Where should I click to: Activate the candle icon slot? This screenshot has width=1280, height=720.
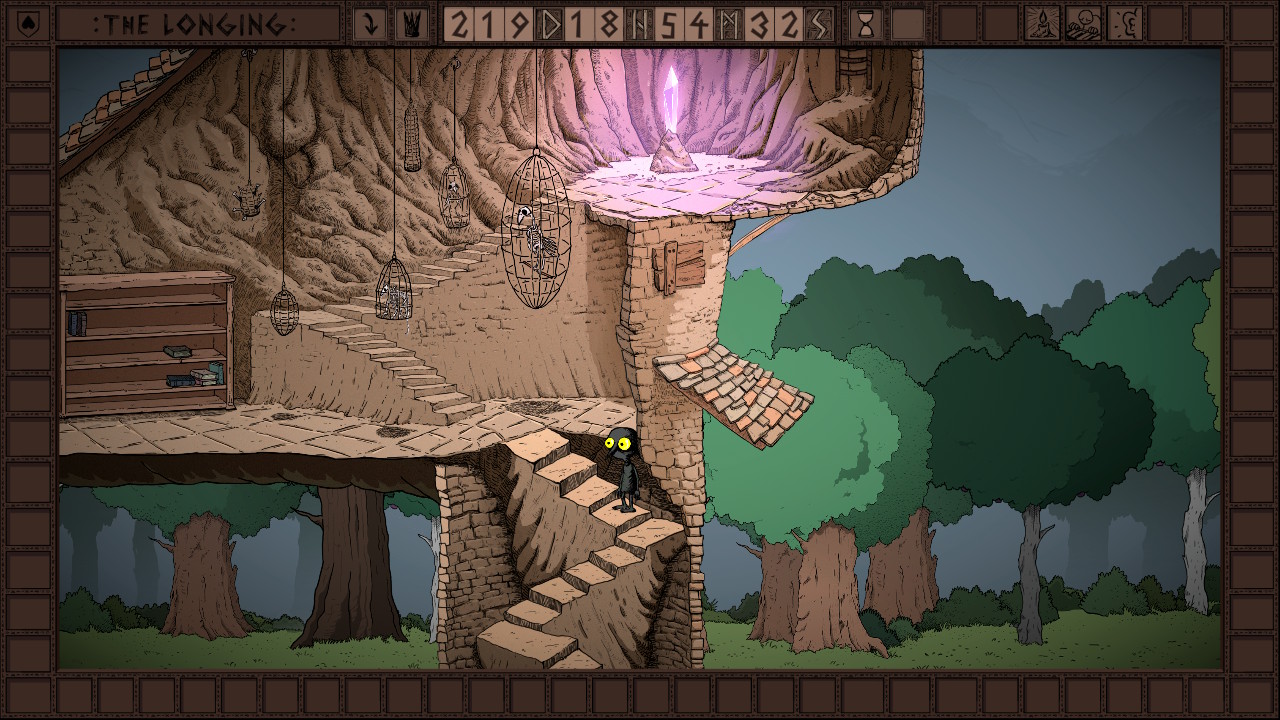1042,24
